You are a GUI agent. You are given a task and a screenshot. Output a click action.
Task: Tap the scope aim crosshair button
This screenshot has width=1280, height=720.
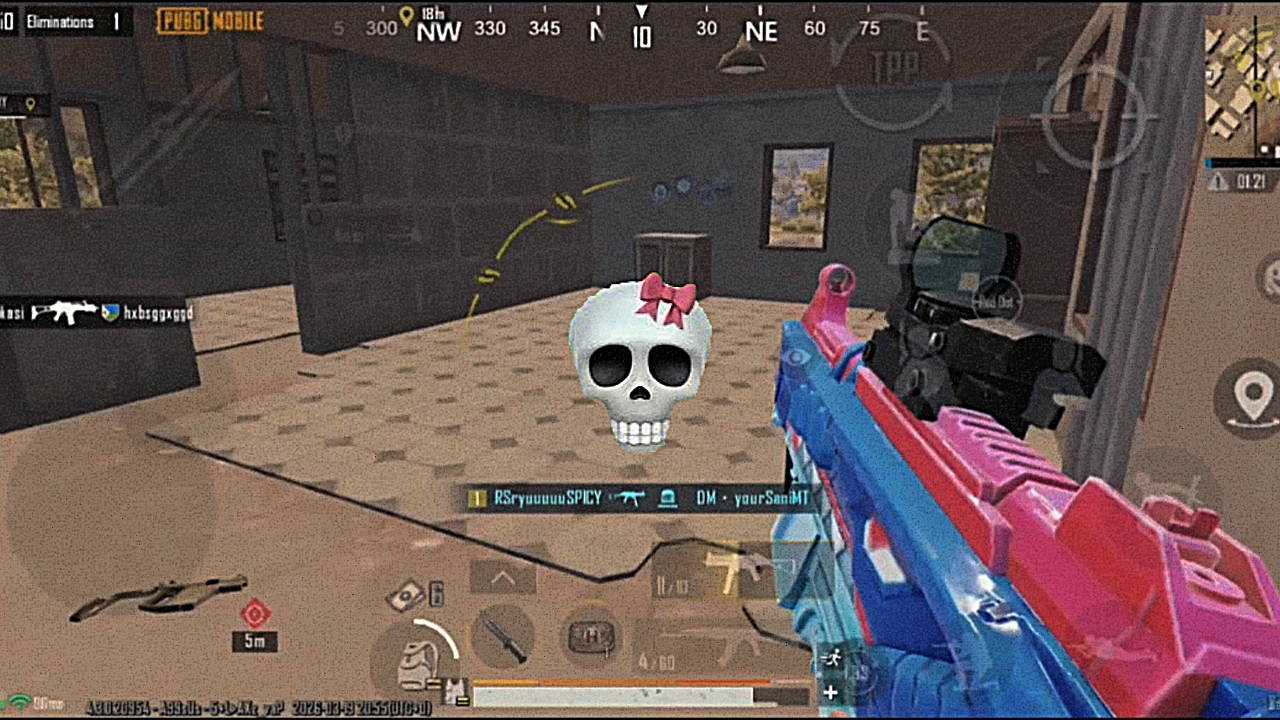coord(1093,118)
